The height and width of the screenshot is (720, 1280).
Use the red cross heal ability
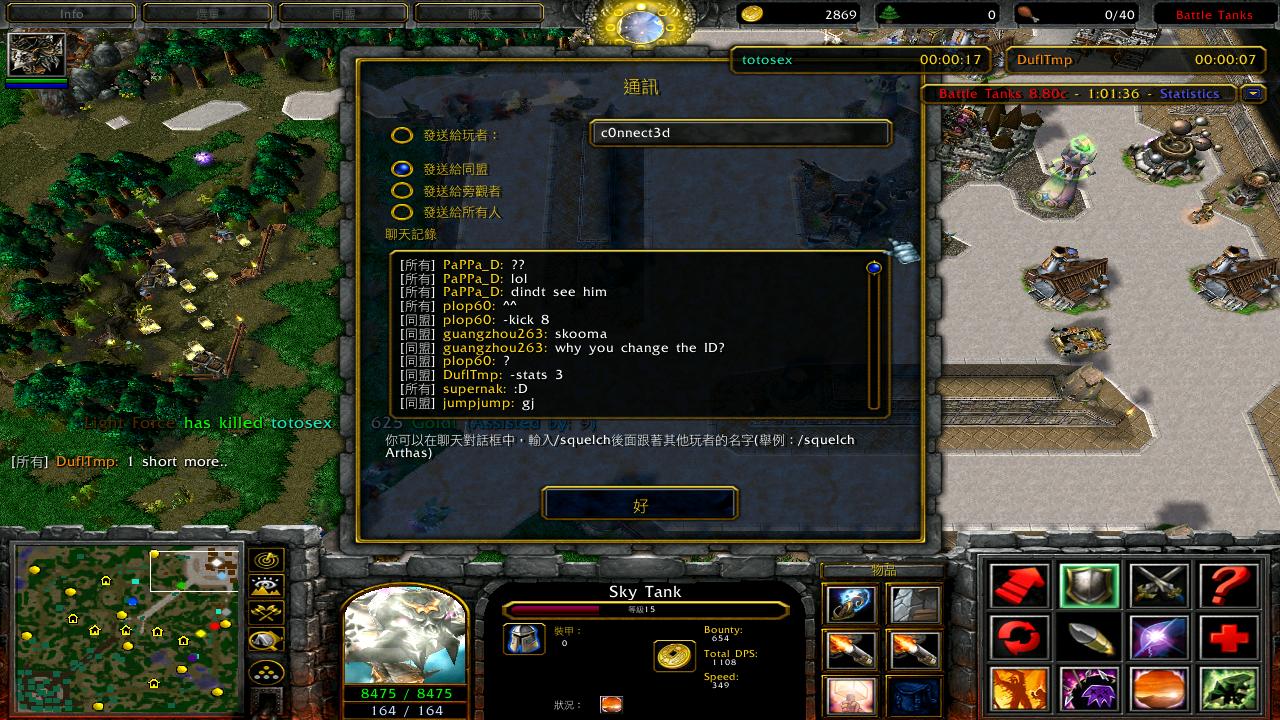click(1228, 637)
